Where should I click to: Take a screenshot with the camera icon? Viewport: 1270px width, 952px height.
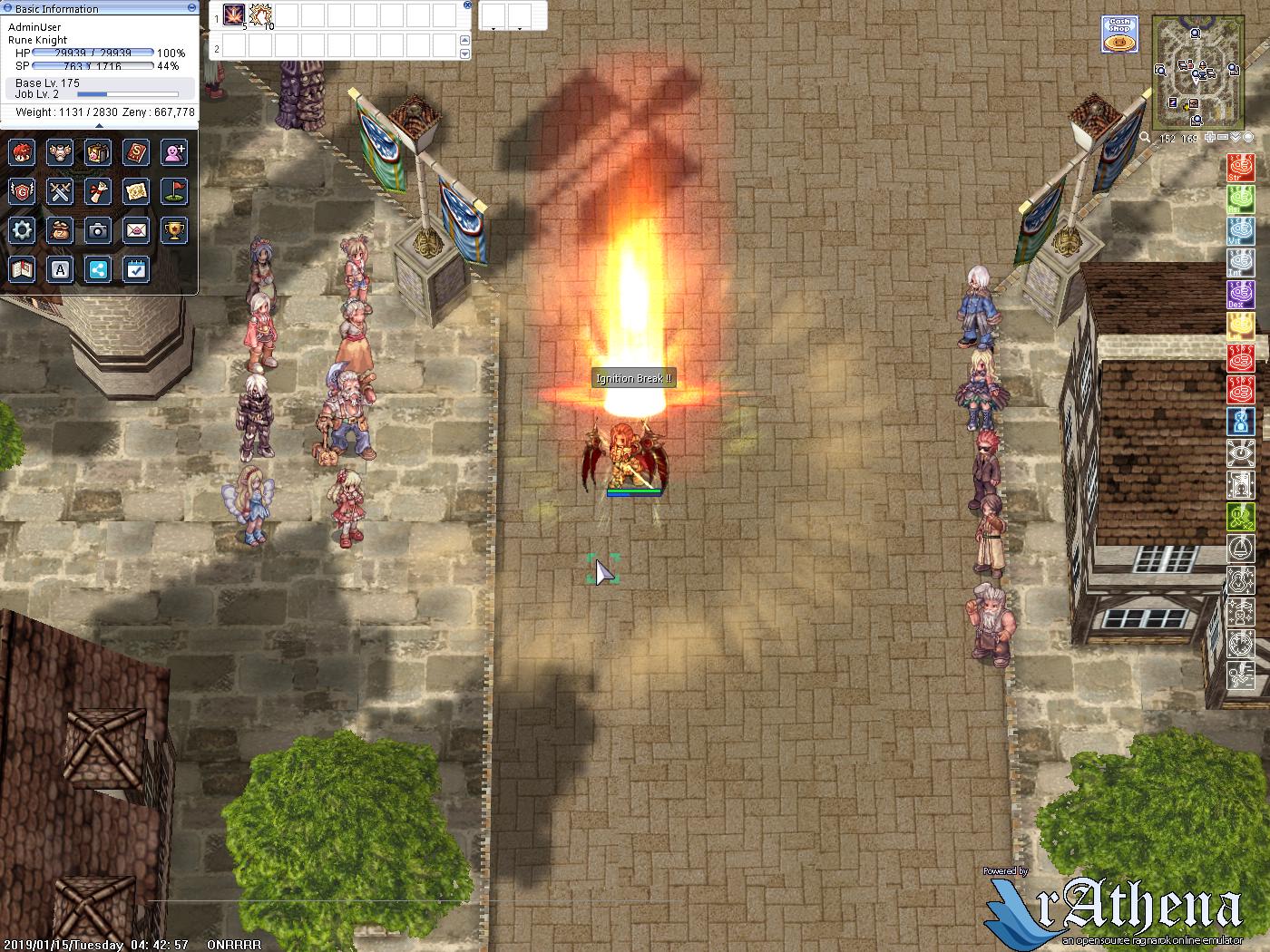(98, 230)
